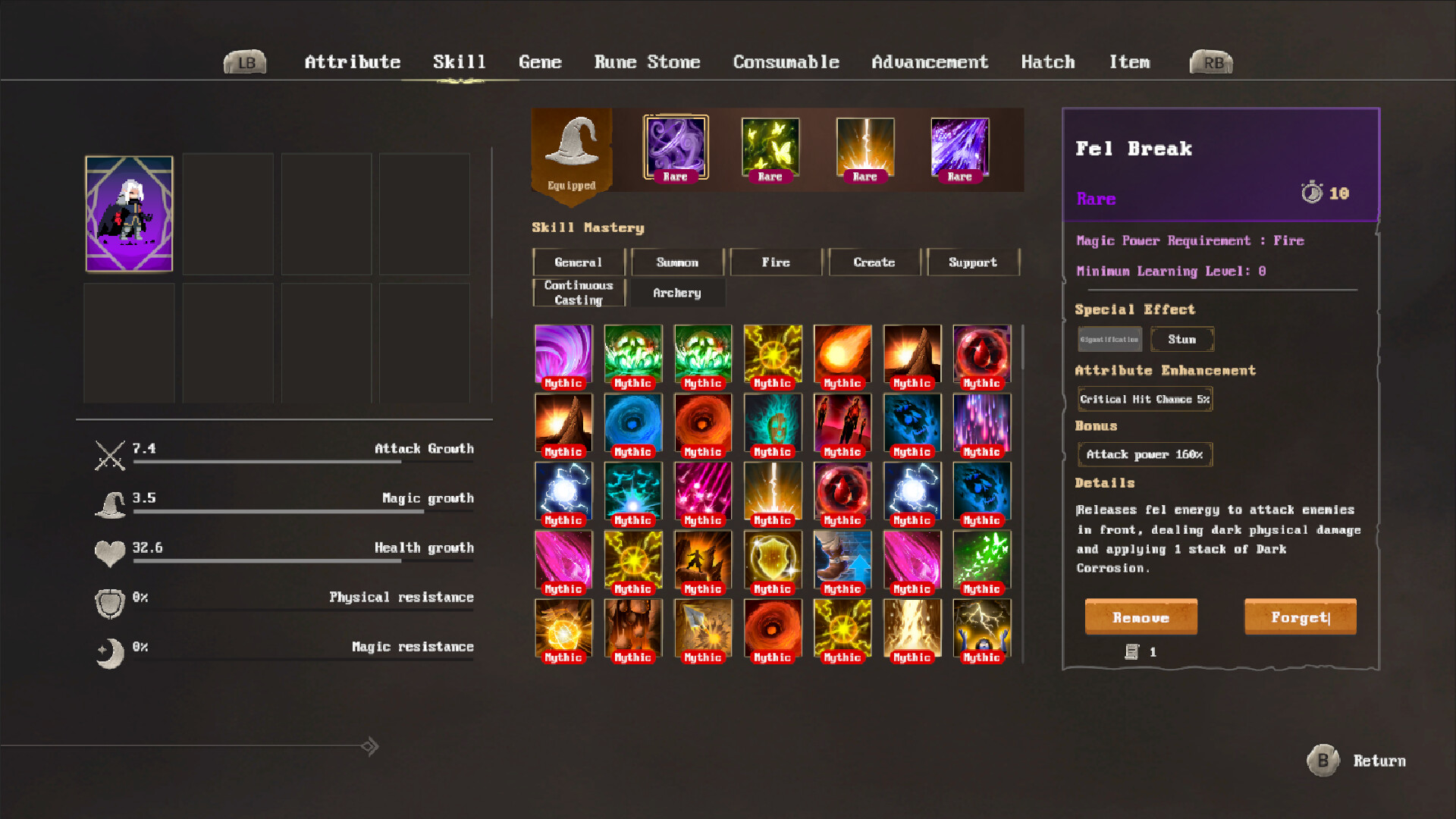Select the equipped purple swirl Fel Break skill

(x=674, y=147)
